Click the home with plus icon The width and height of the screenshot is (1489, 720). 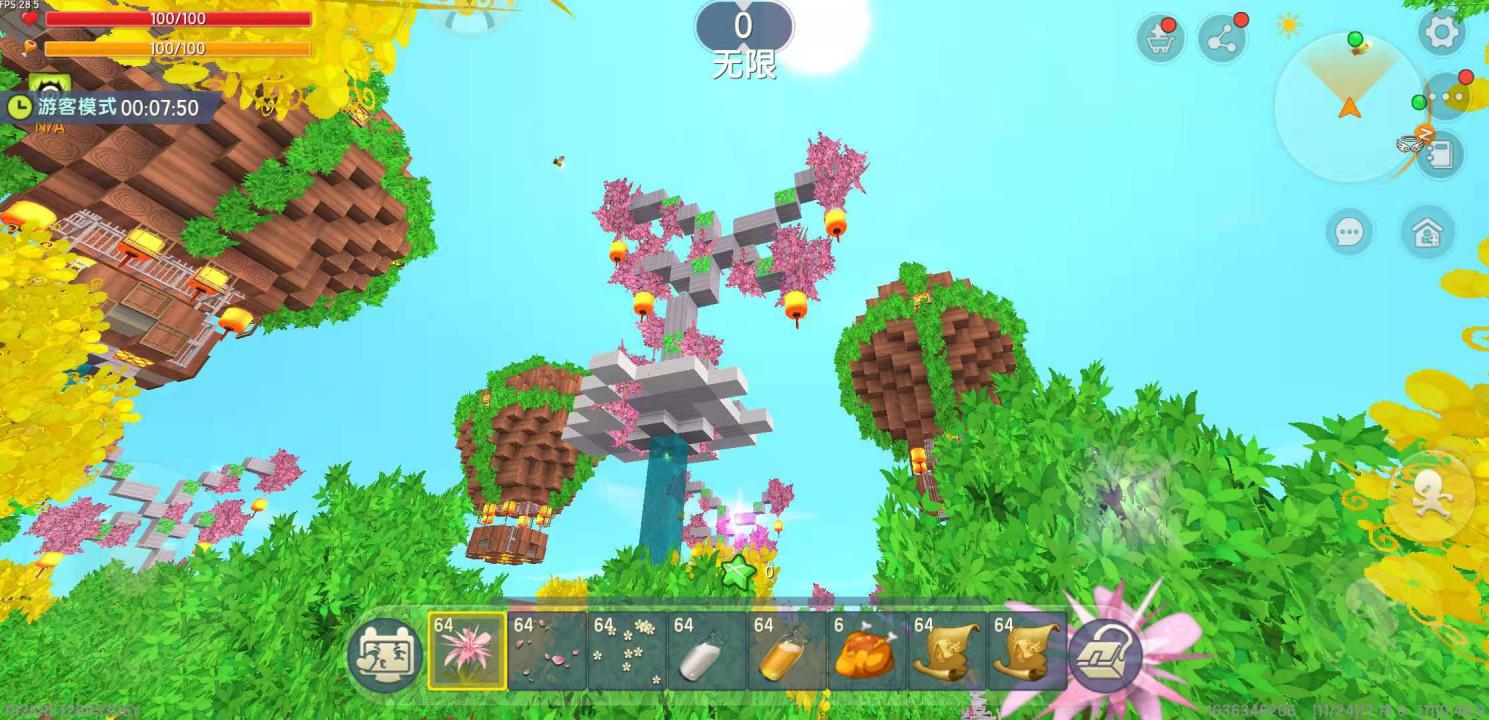pos(1427,232)
